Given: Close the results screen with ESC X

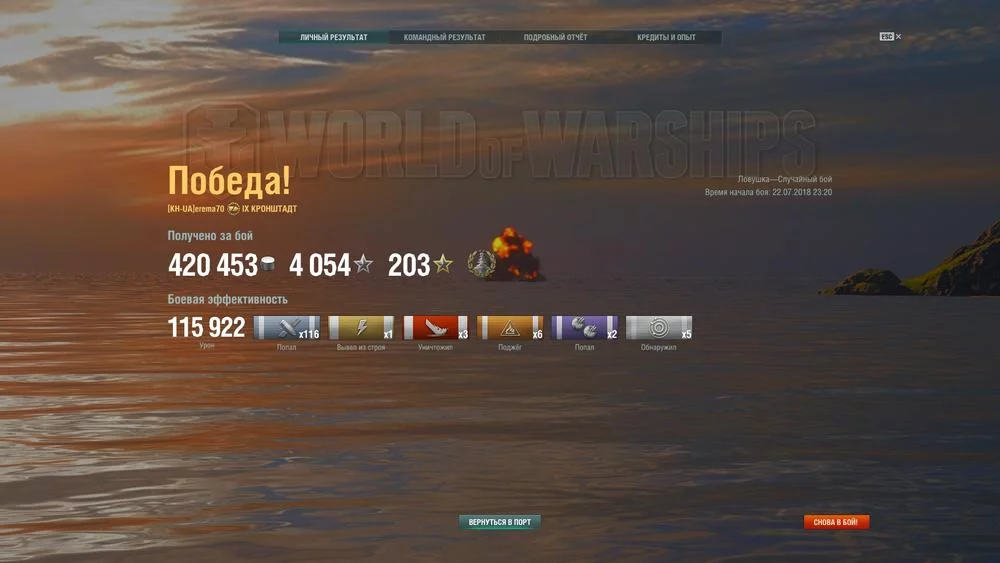Looking at the screenshot, I should 891,37.
